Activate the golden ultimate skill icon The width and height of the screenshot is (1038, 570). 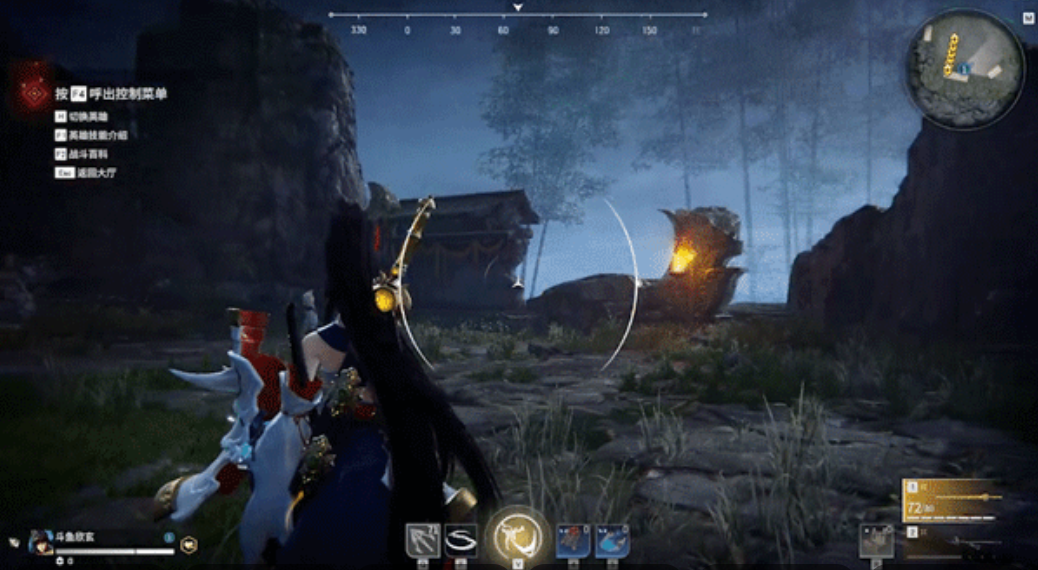coord(519,537)
